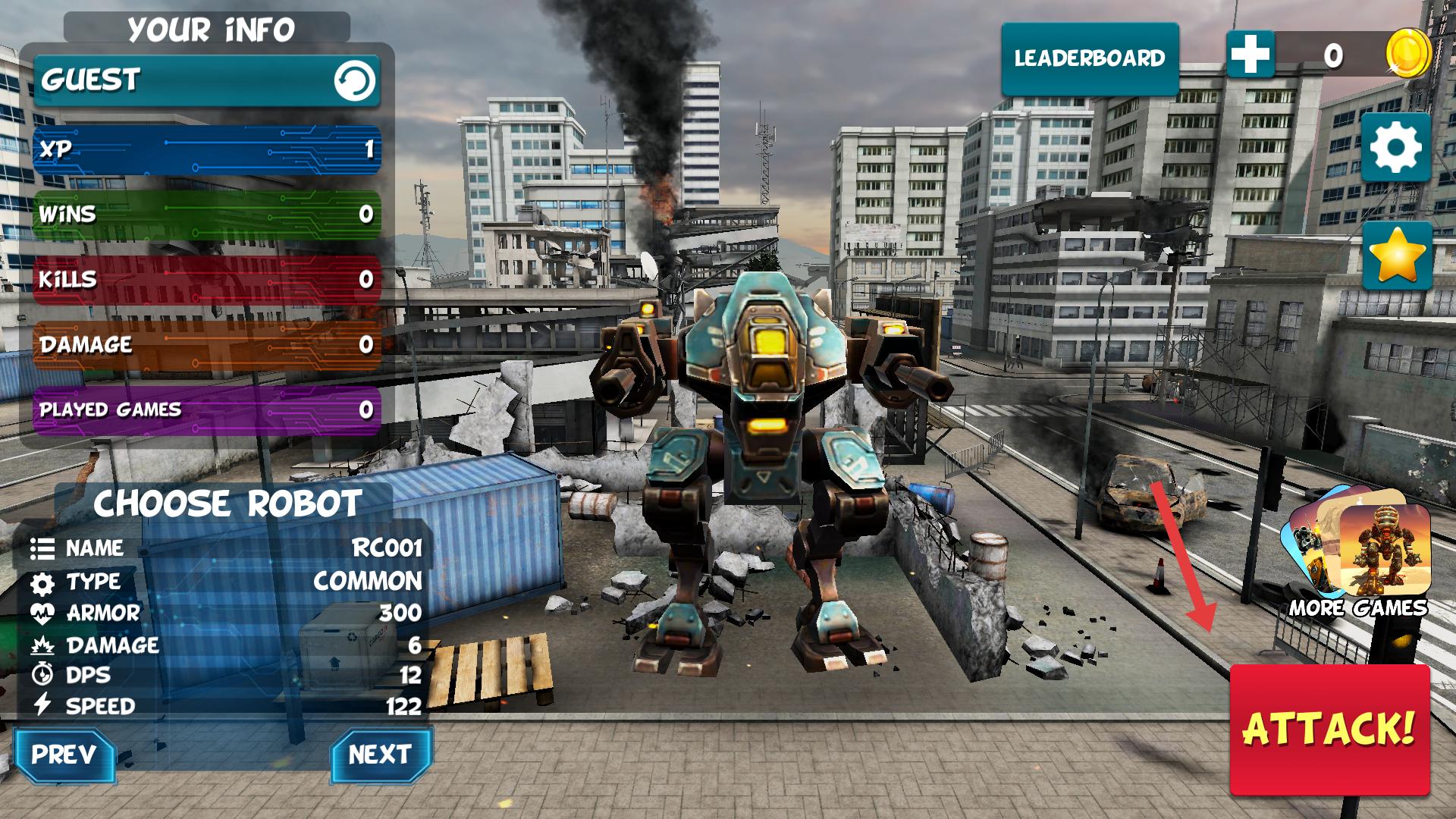The width and height of the screenshot is (1456, 819).
Task: Open the More Games thumbnail
Action: (1357, 552)
